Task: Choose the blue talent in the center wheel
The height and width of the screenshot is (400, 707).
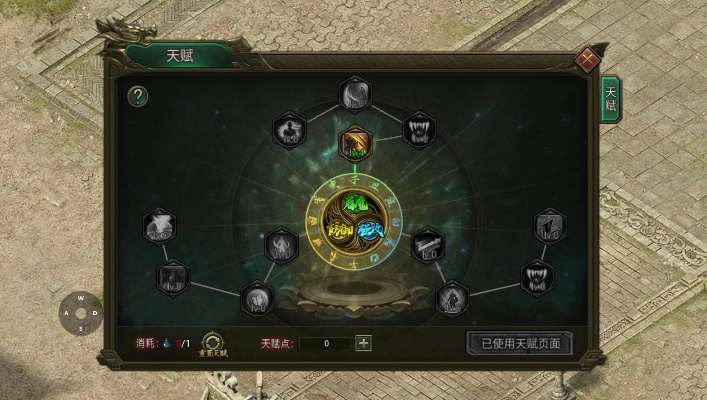Action: coord(371,232)
